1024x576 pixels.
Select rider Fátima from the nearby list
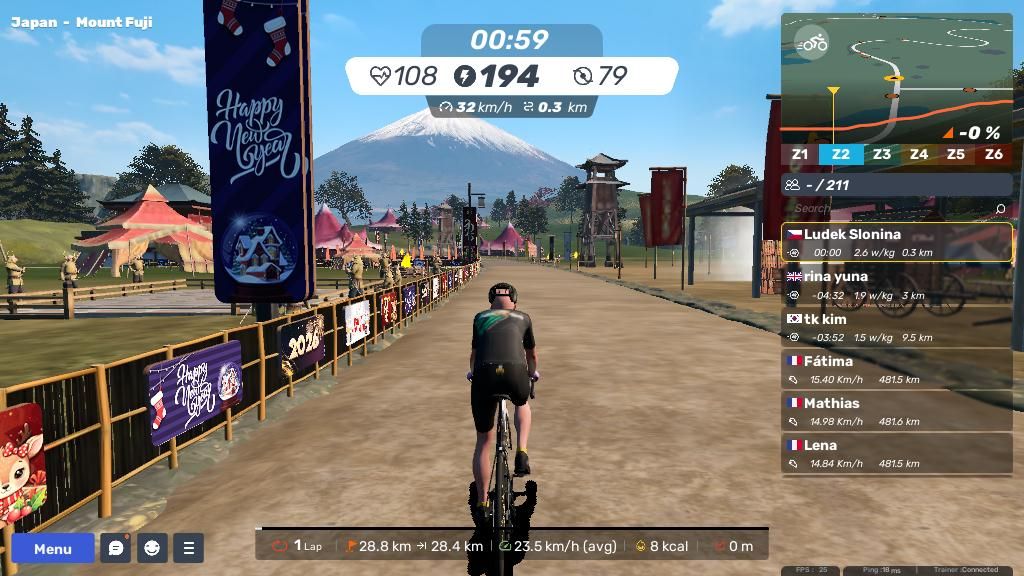point(896,369)
